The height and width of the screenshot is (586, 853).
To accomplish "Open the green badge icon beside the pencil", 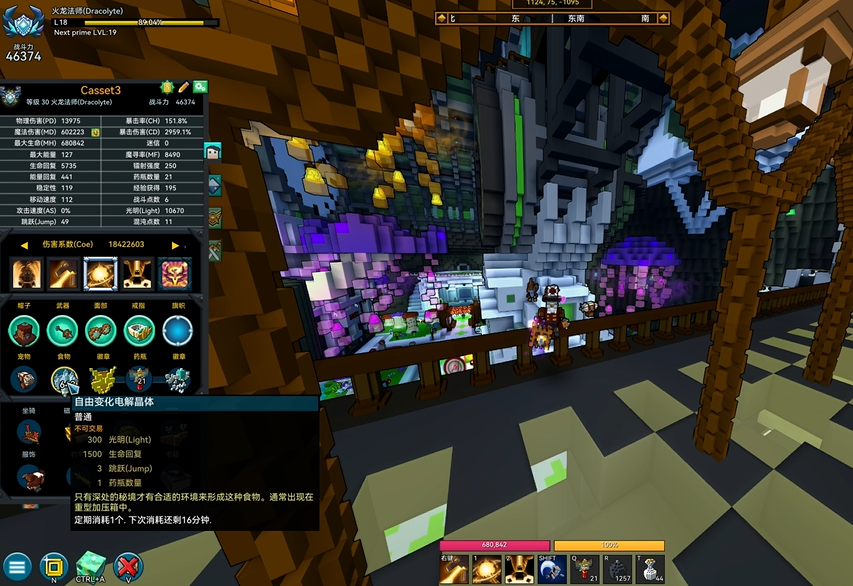I will click(x=167, y=88).
